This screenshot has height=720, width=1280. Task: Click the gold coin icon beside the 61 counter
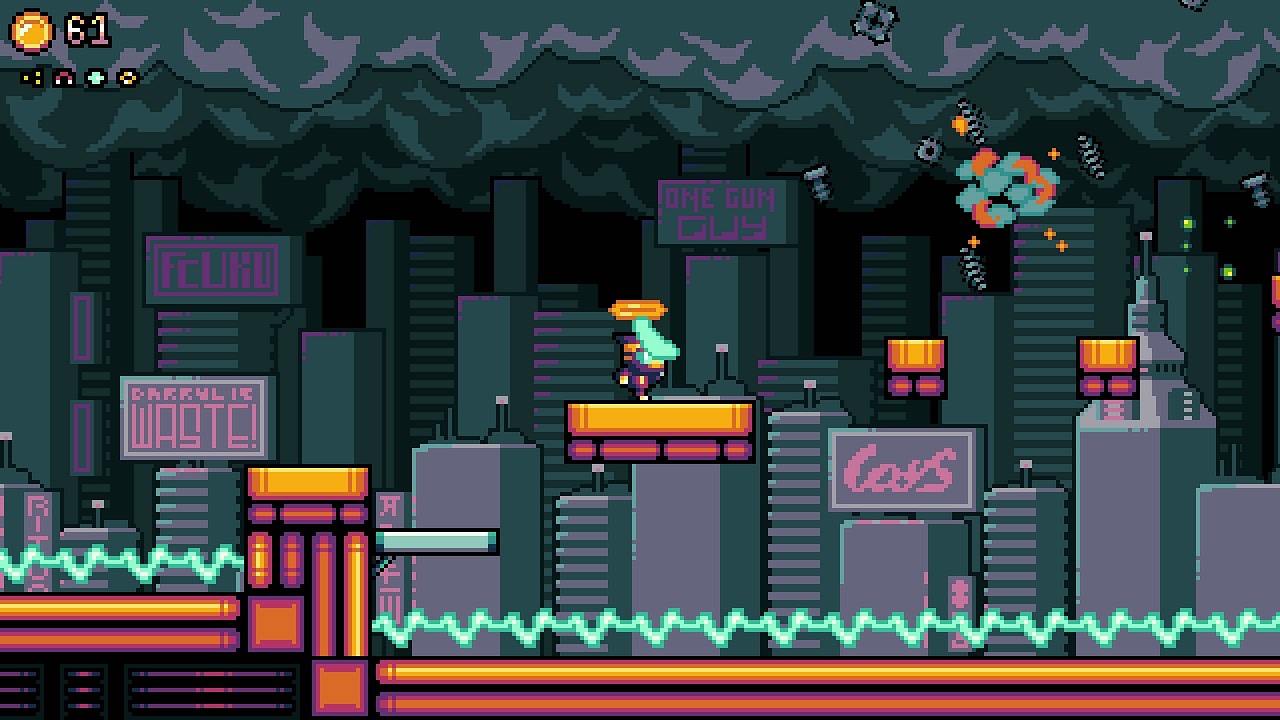point(30,30)
